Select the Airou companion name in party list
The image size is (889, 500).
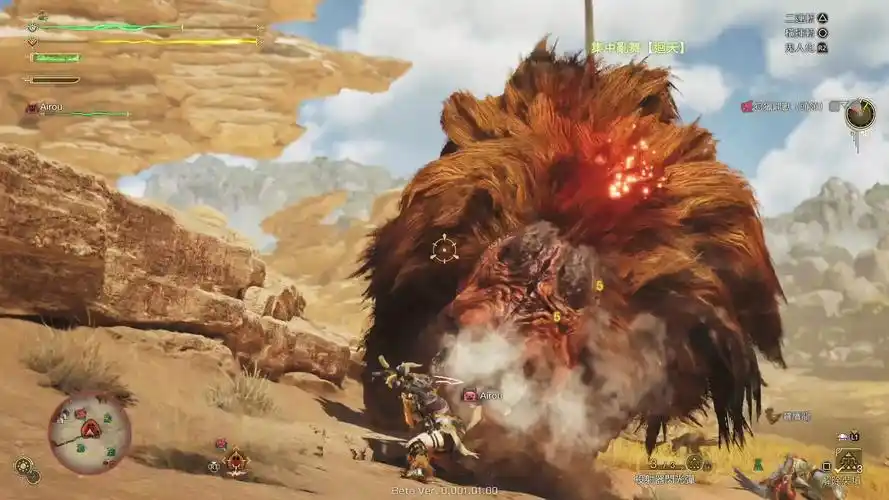point(54,107)
